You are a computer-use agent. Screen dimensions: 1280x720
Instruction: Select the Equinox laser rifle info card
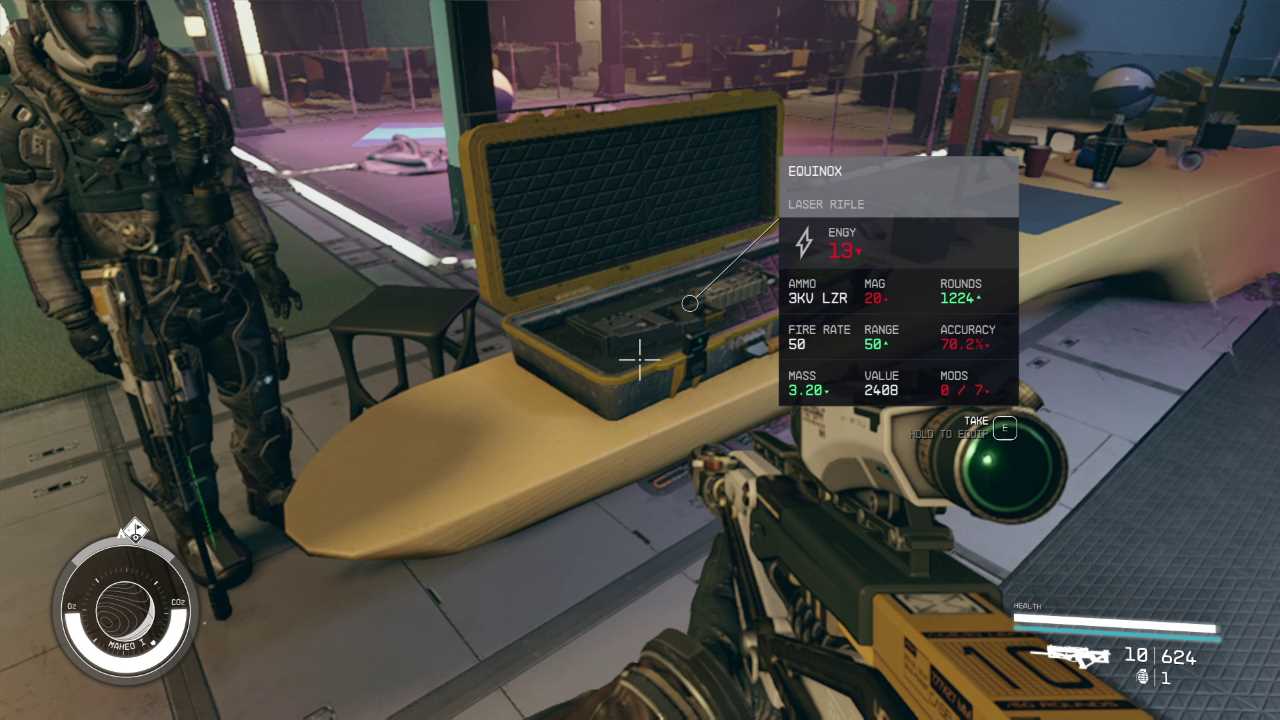[898, 281]
